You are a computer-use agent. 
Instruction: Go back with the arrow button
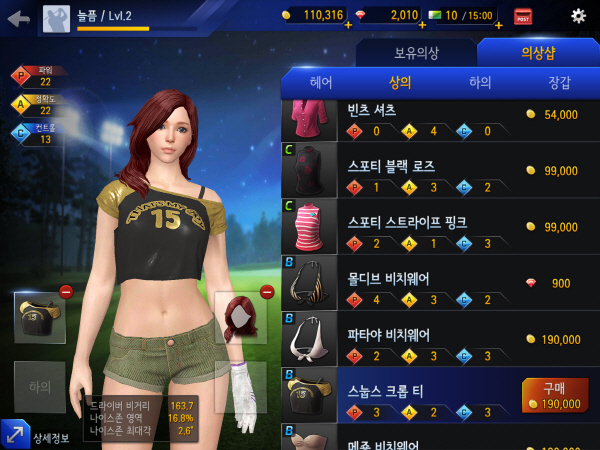click(x=18, y=17)
